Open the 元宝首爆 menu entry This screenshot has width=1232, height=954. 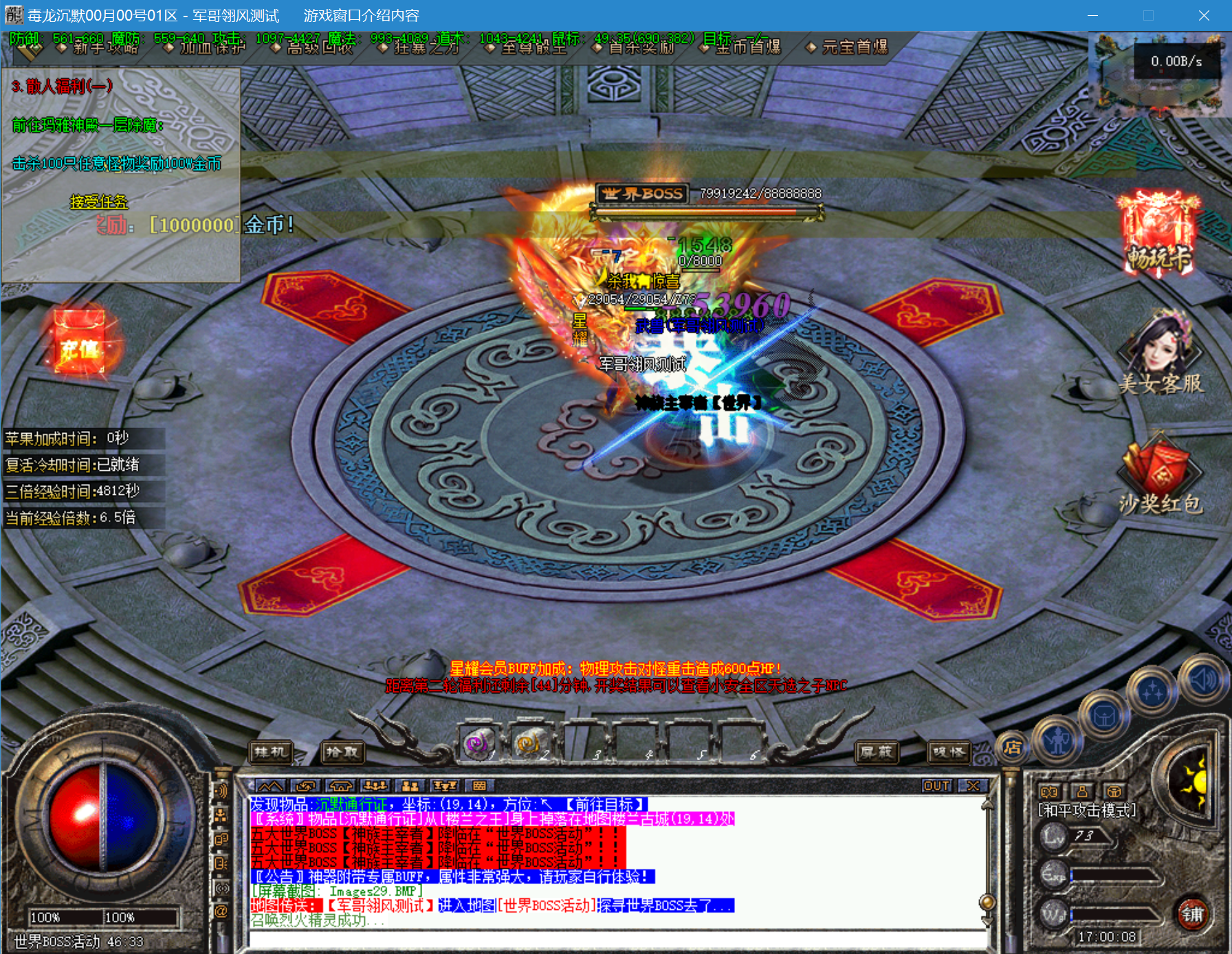tap(854, 47)
